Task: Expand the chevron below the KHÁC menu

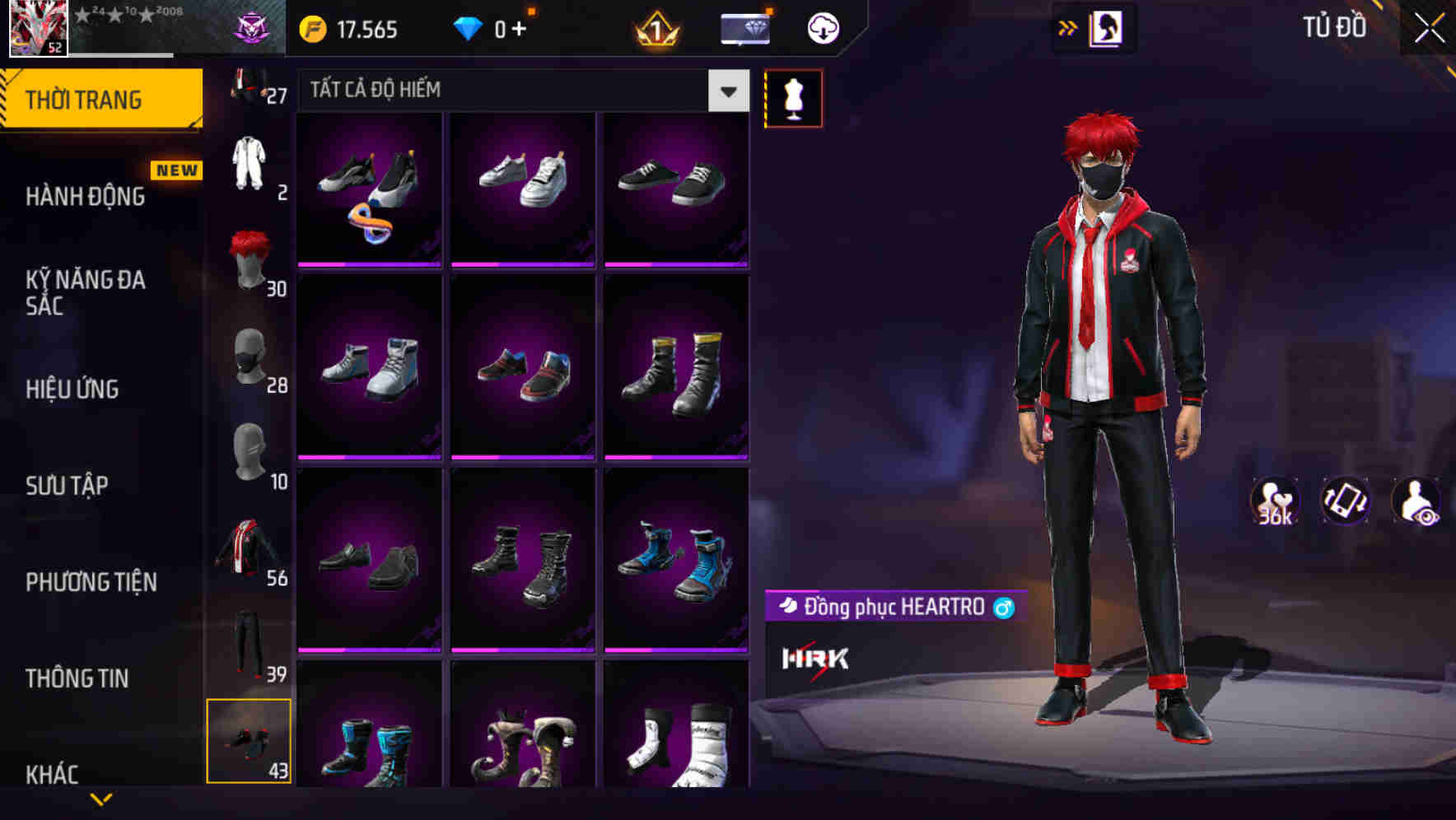Action: [x=101, y=800]
